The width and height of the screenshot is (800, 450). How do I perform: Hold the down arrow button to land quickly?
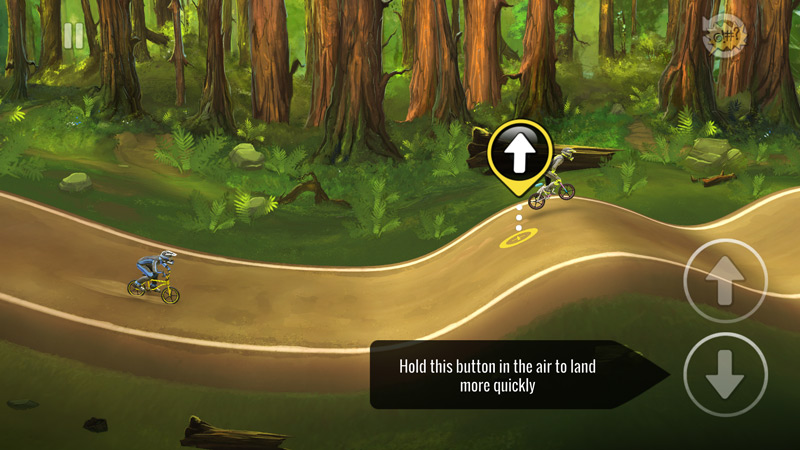[725, 374]
